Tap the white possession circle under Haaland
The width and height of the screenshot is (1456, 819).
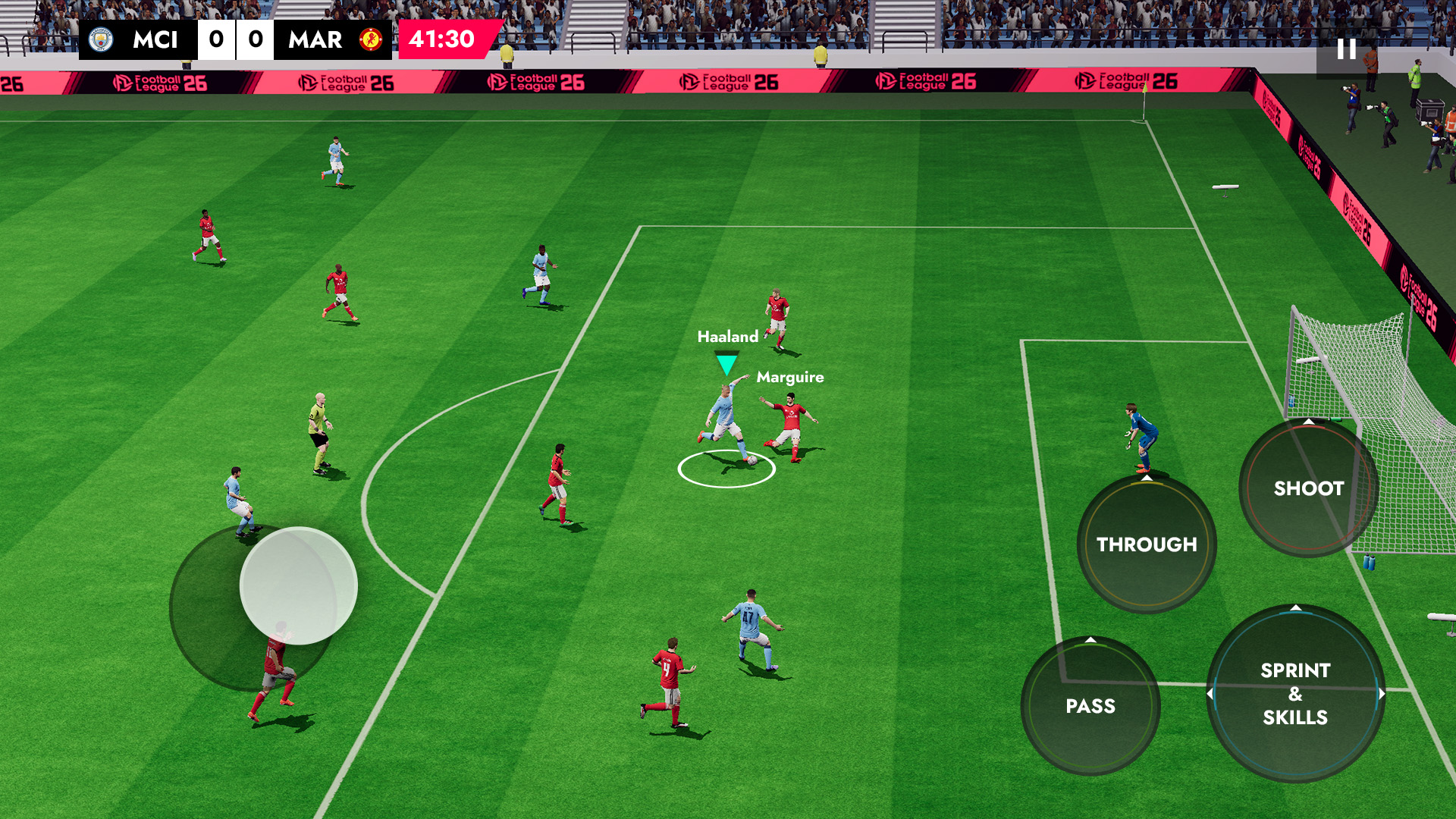(x=728, y=470)
